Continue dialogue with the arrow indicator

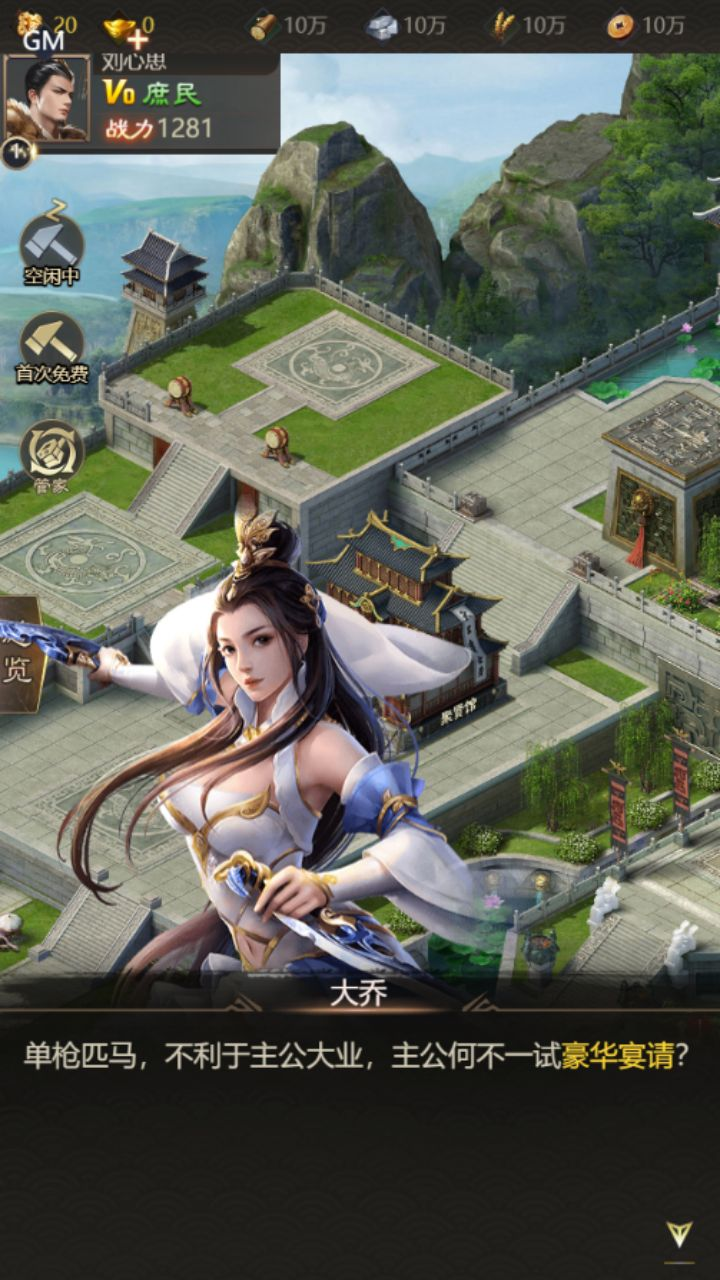[x=680, y=1234]
